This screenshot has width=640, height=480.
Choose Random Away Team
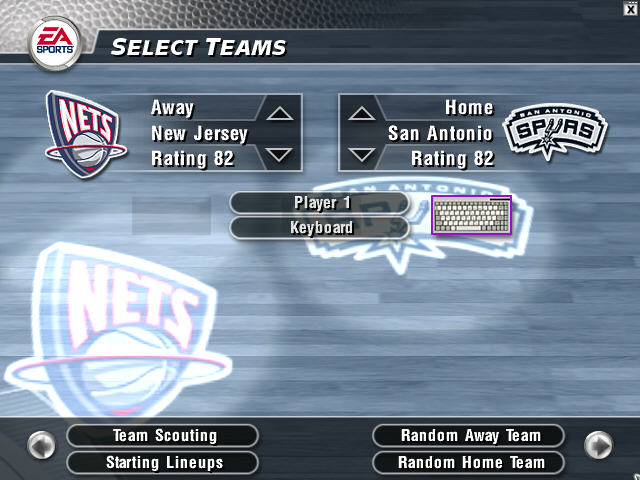pyautogui.click(x=468, y=436)
